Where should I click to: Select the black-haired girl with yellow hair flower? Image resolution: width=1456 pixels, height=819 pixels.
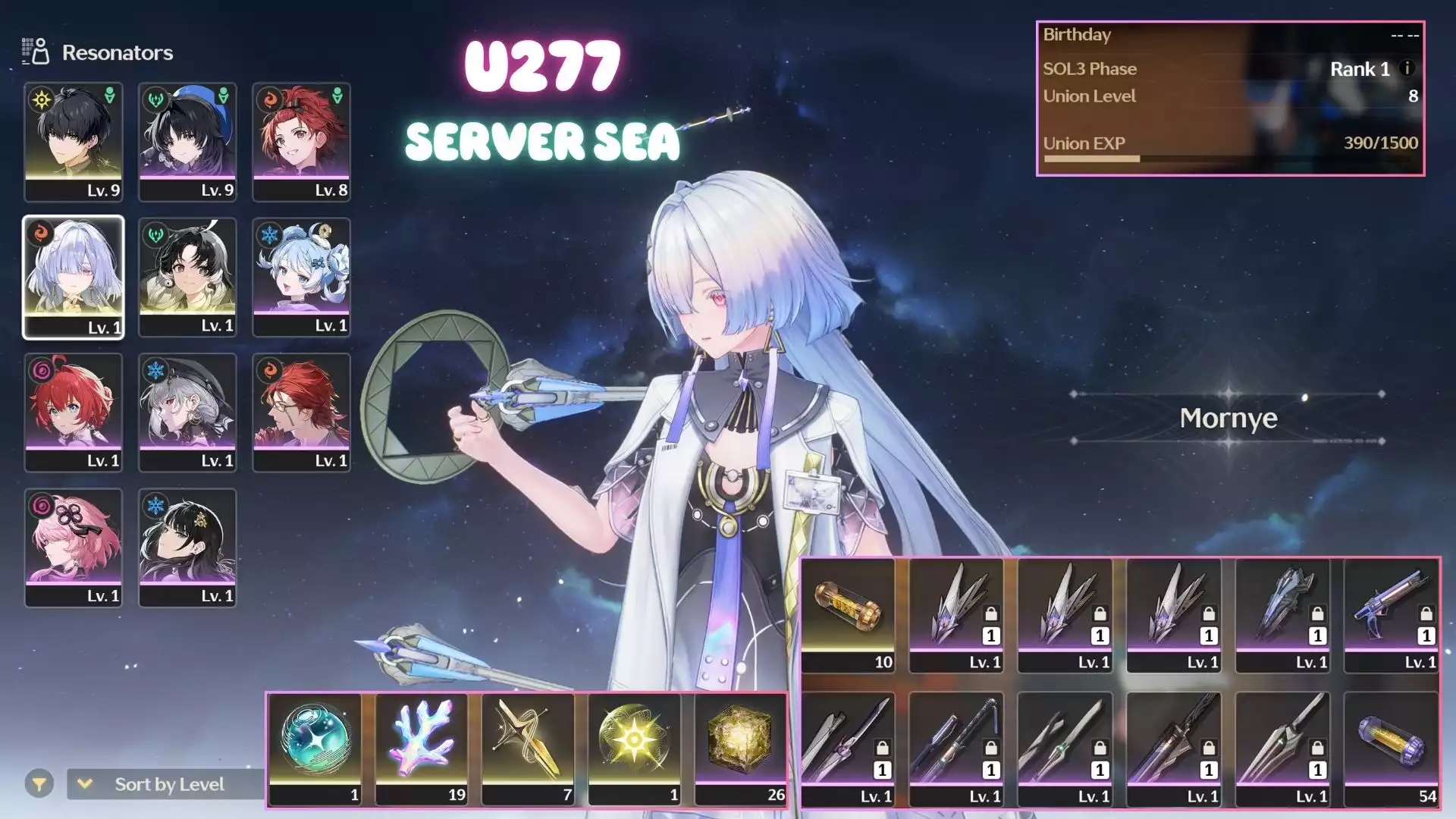pyautogui.click(x=187, y=547)
